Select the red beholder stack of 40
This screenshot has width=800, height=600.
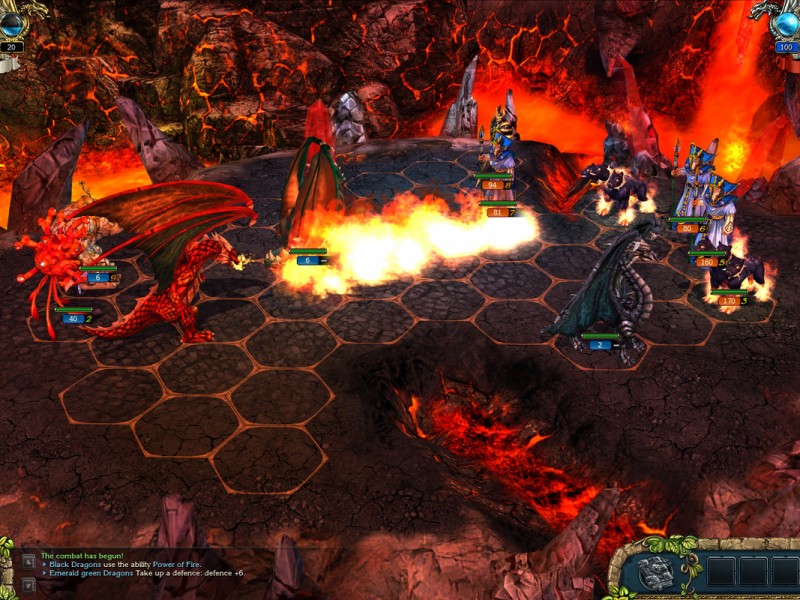(x=50, y=262)
